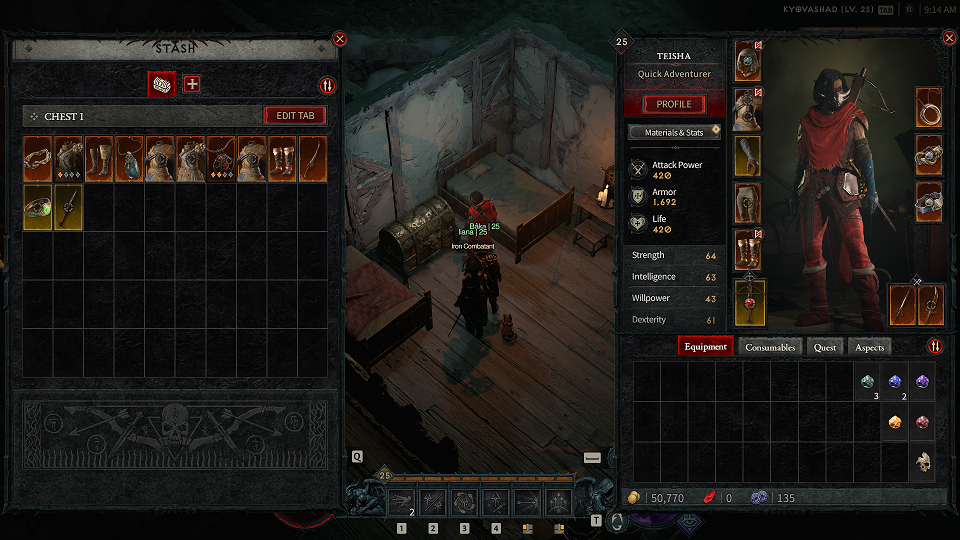The height and width of the screenshot is (540, 960).
Task: Close the character inventory panel
Action: click(949, 38)
